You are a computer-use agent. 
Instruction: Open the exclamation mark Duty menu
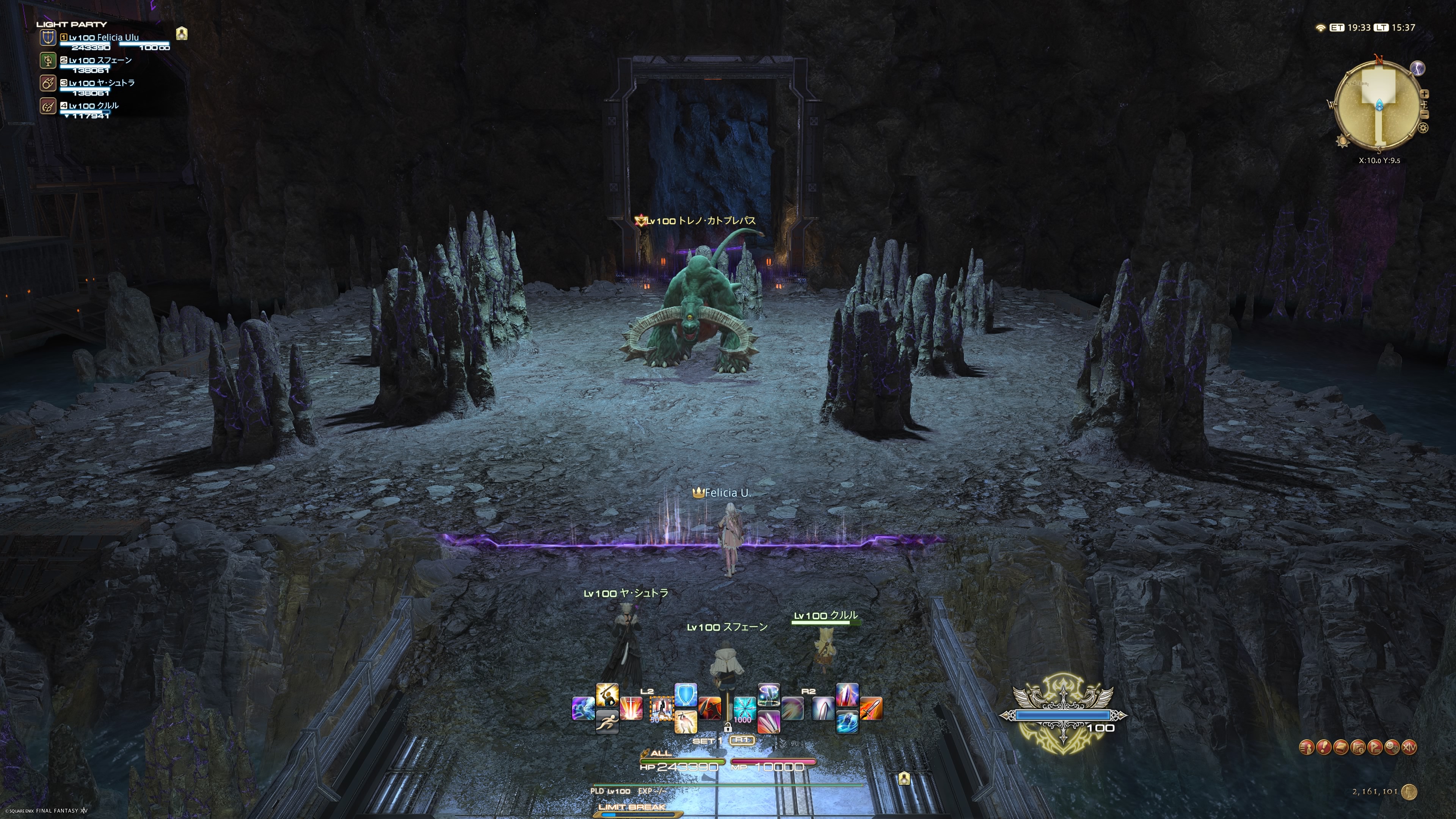coord(1324,747)
